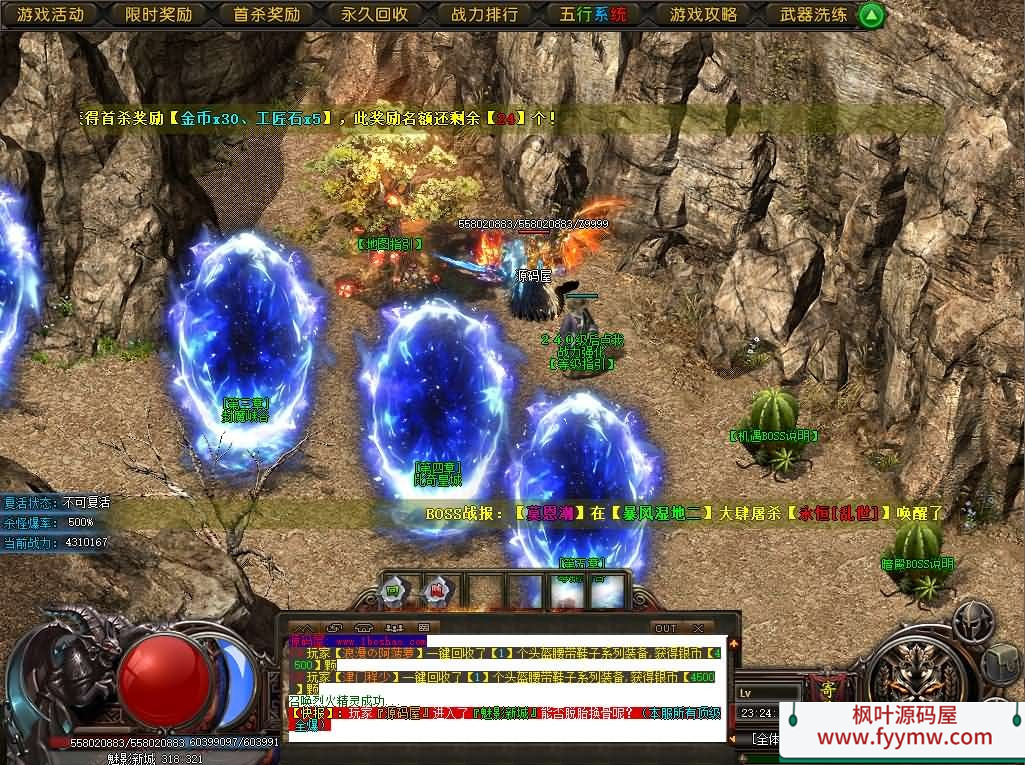The height and width of the screenshot is (765, 1025).
Task: Collapse the top menu with green arrow
Action: click(872, 15)
